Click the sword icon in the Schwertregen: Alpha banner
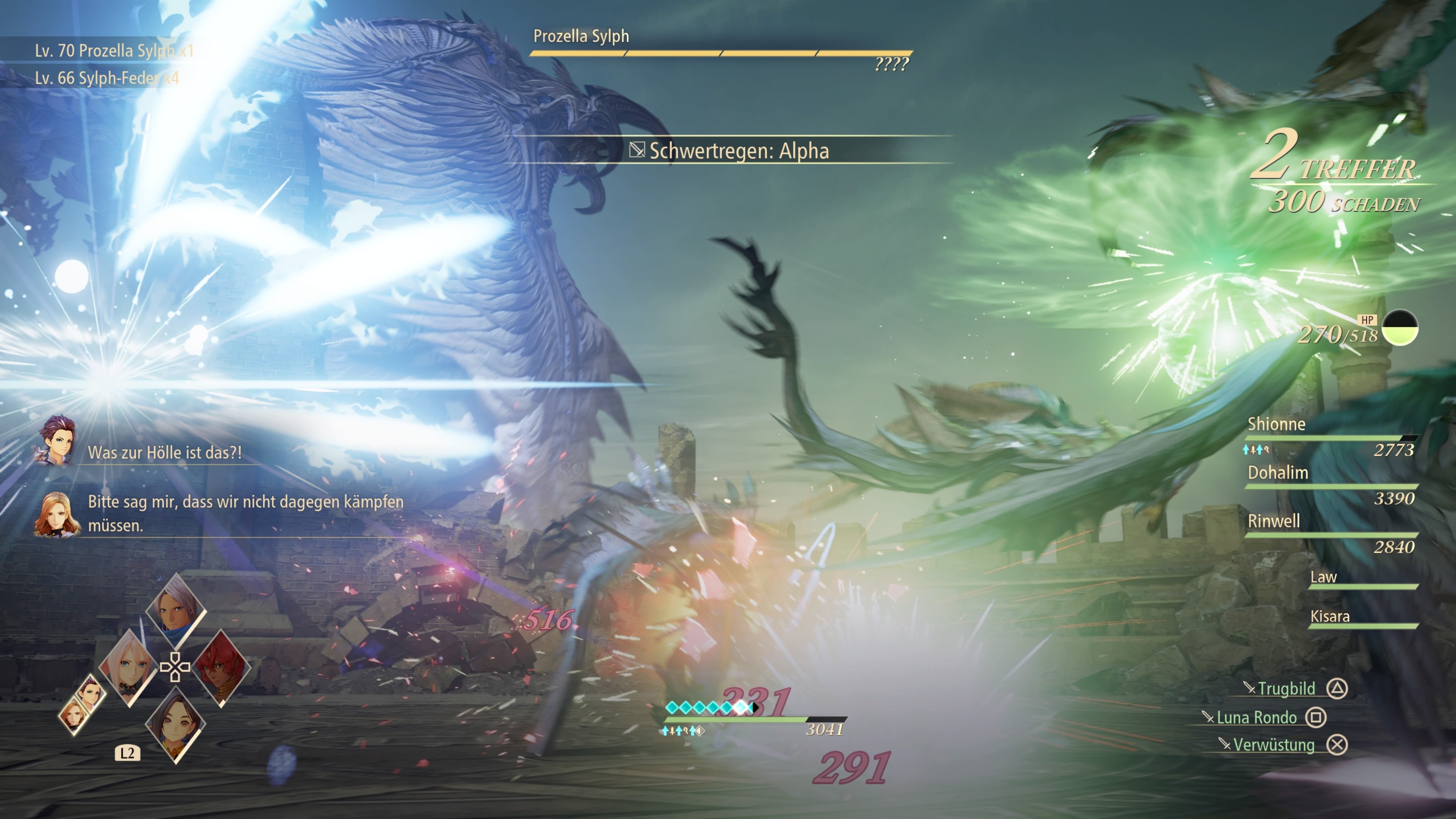 (637, 150)
